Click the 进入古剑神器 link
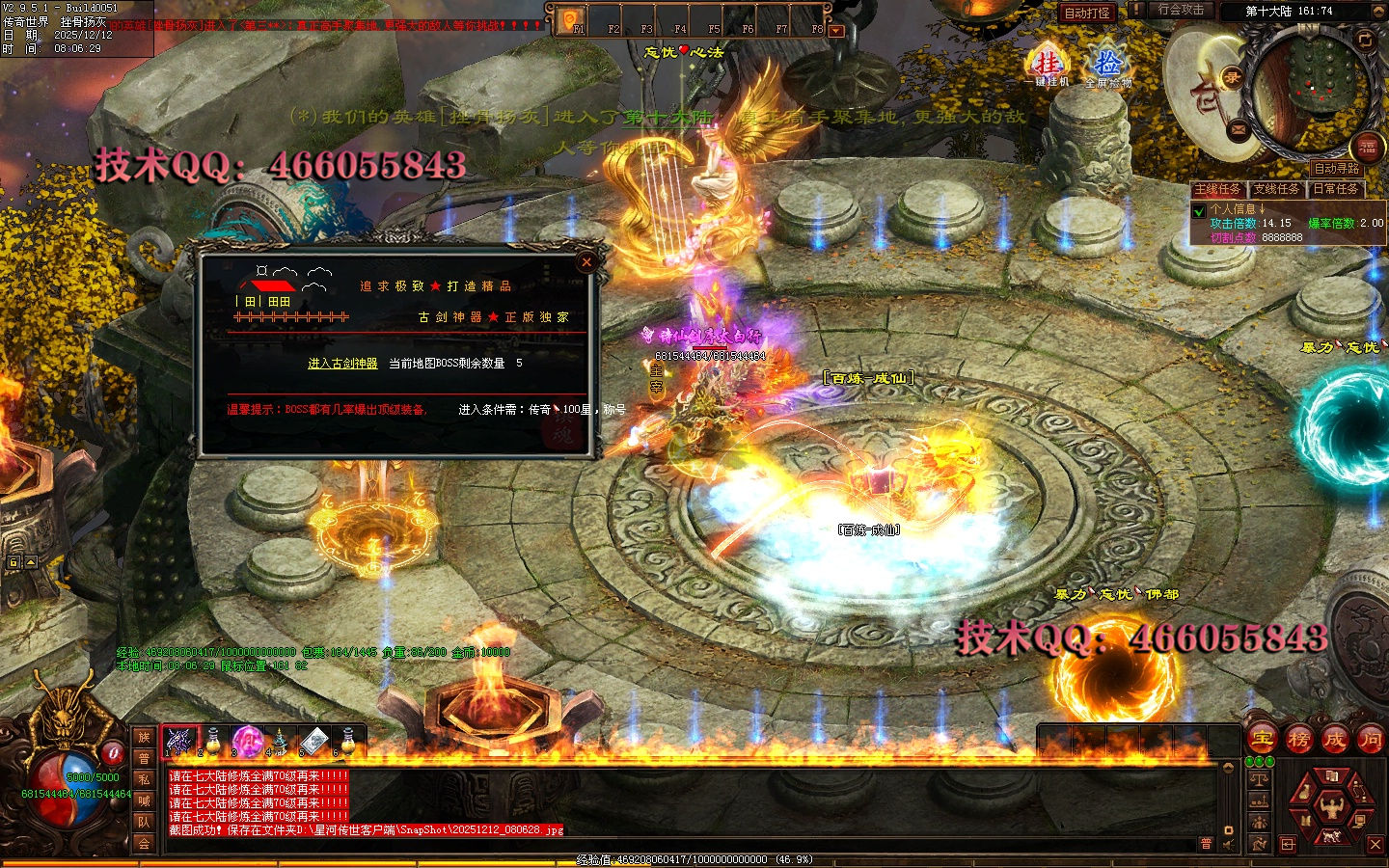 (342, 364)
